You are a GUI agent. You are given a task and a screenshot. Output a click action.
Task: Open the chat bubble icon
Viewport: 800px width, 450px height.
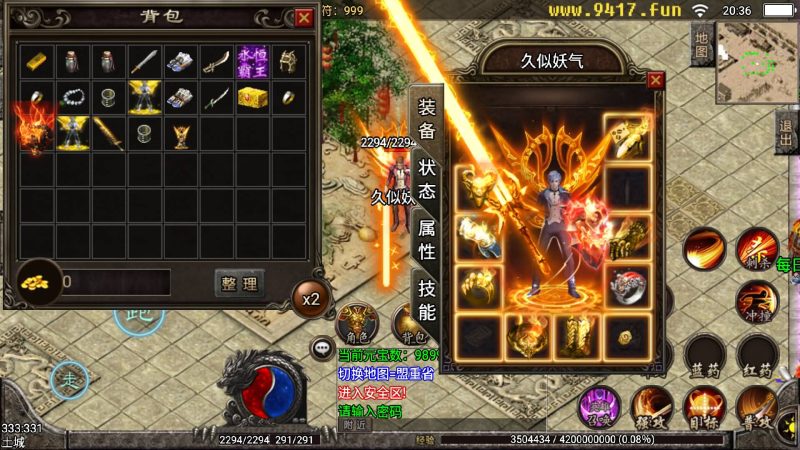[323, 349]
